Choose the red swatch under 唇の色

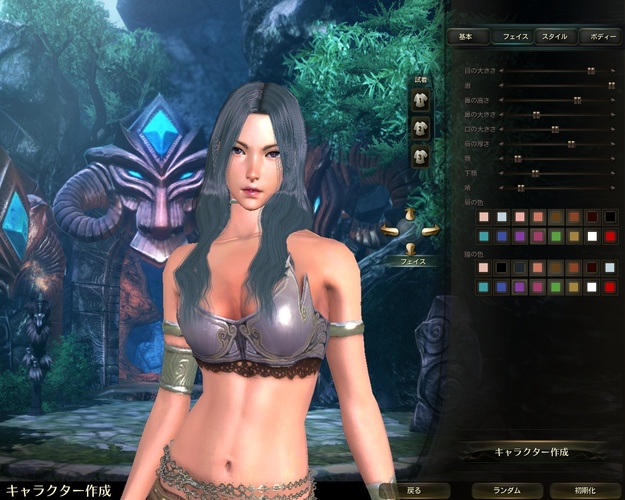610,236
